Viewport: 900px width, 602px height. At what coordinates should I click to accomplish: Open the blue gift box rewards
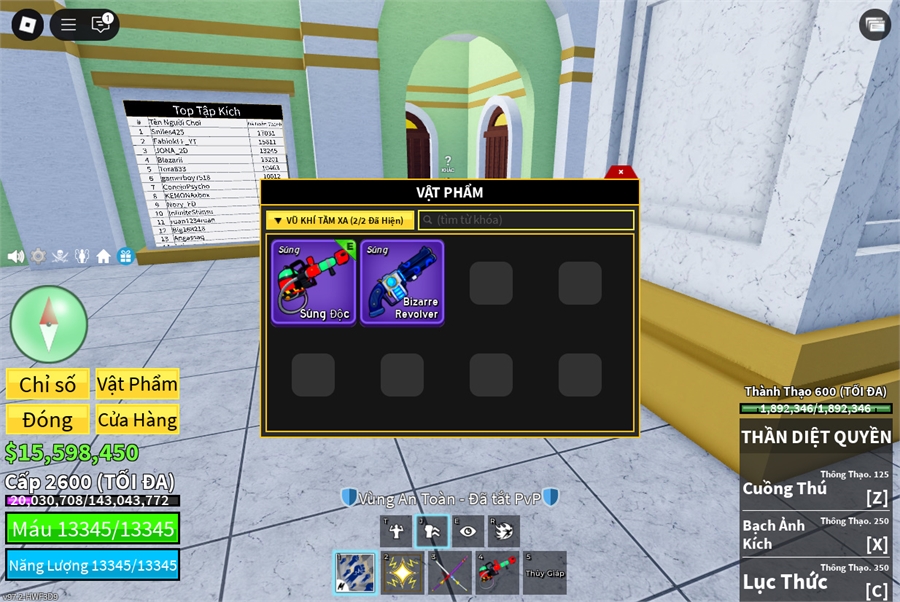pos(125,256)
